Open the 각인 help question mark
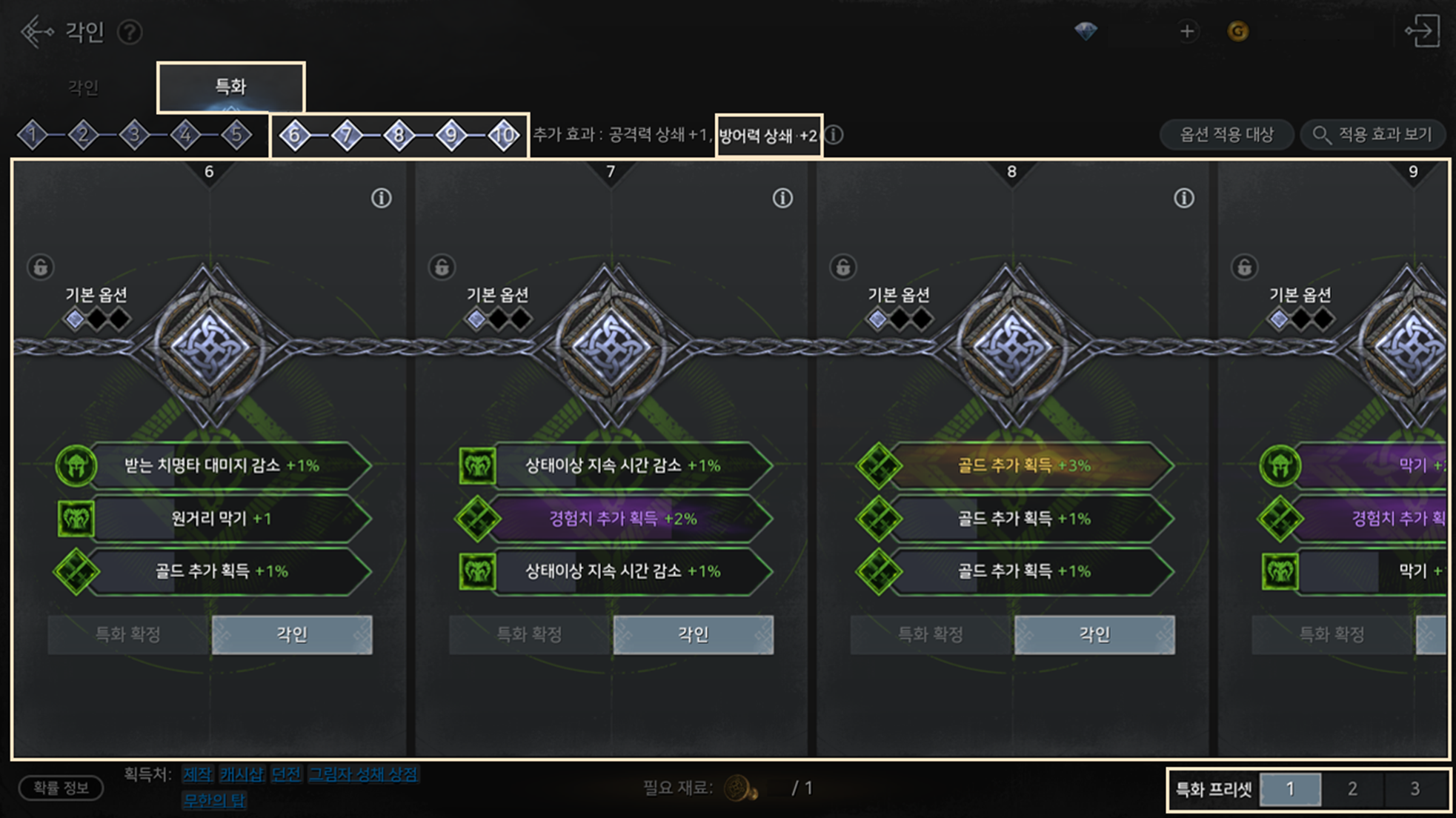1456x818 pixels. click(x=130, y=33)
